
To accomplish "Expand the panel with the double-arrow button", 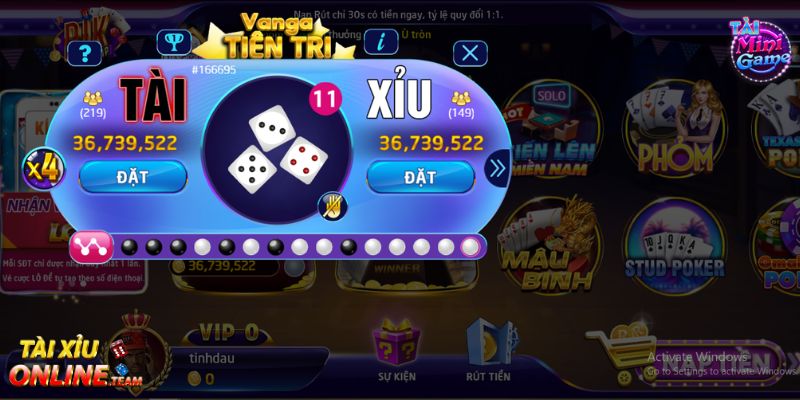I will [x=497, y=169].
